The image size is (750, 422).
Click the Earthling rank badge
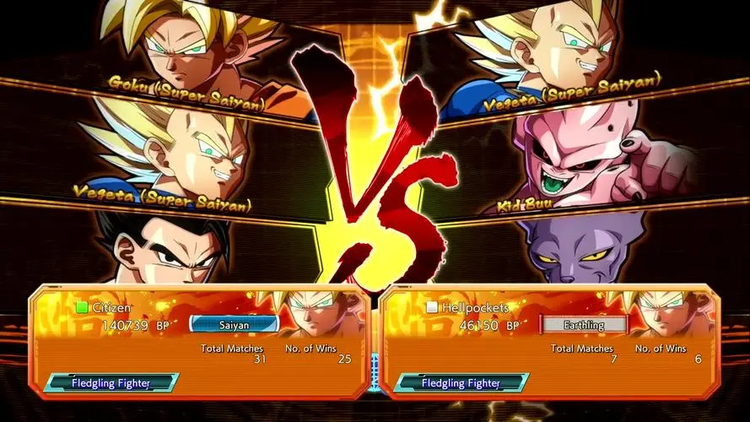[585, 324]
